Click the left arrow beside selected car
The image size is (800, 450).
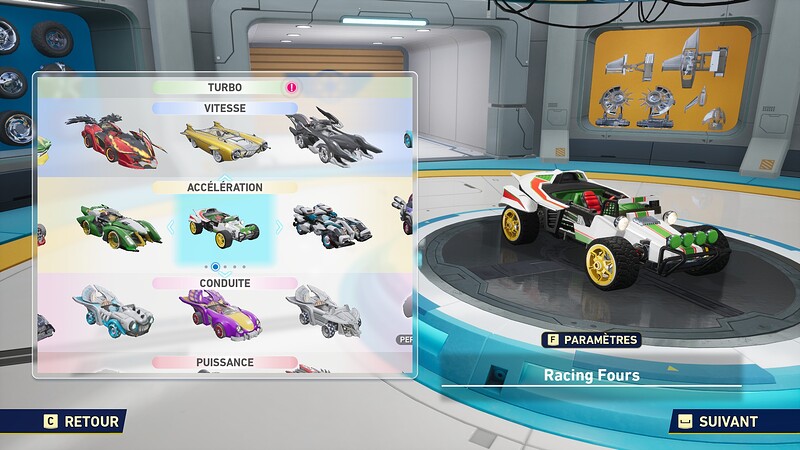tap(169, 227)
